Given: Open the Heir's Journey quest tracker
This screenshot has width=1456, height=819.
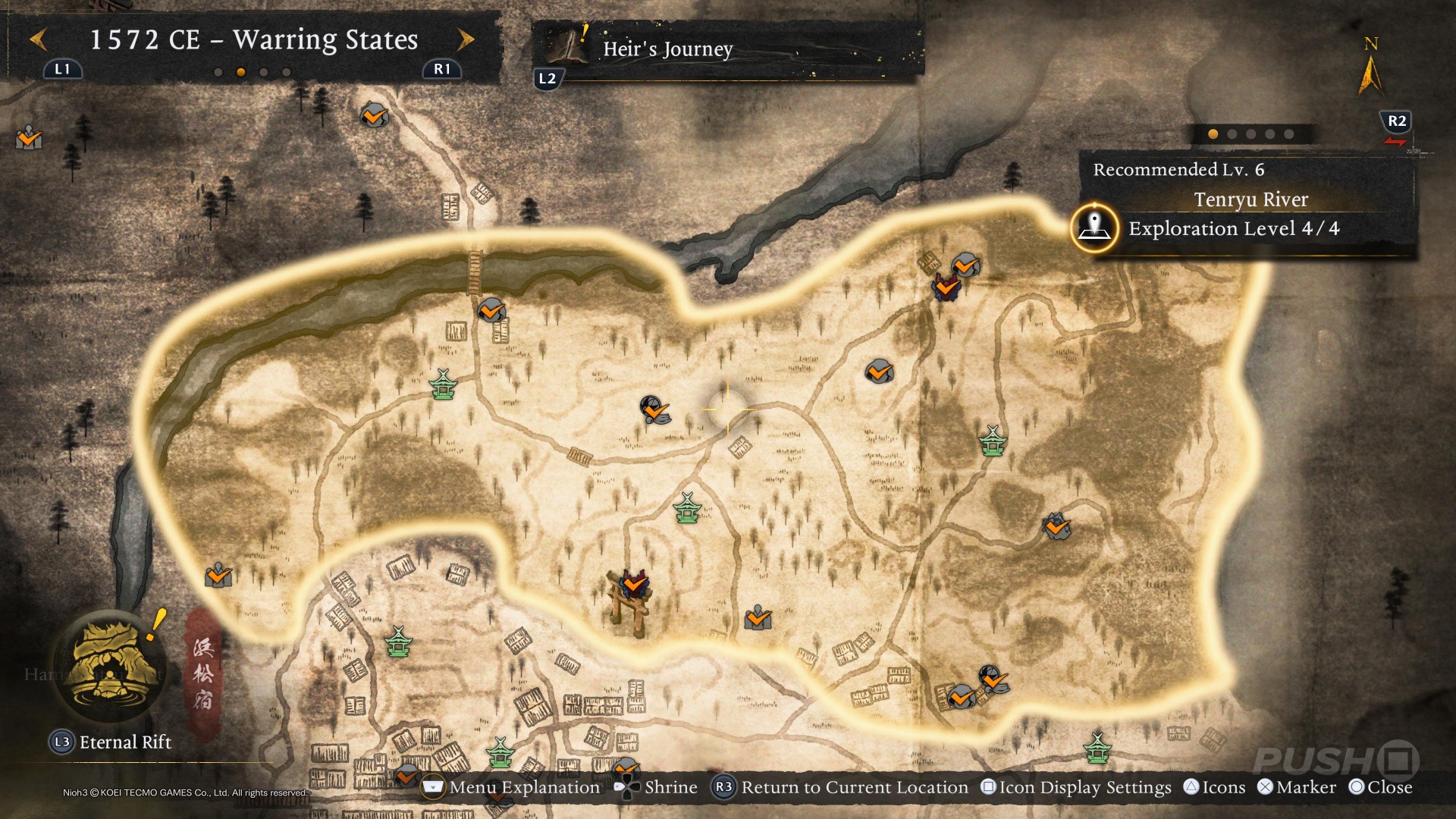Looking at the screenshot, I should pyautogui.click(x=667, y=49).
